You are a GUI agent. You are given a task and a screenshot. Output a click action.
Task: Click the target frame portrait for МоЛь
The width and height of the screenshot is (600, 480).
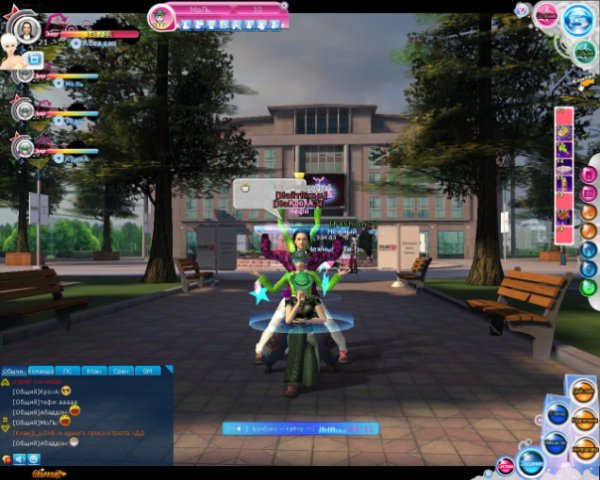point(162,16)
